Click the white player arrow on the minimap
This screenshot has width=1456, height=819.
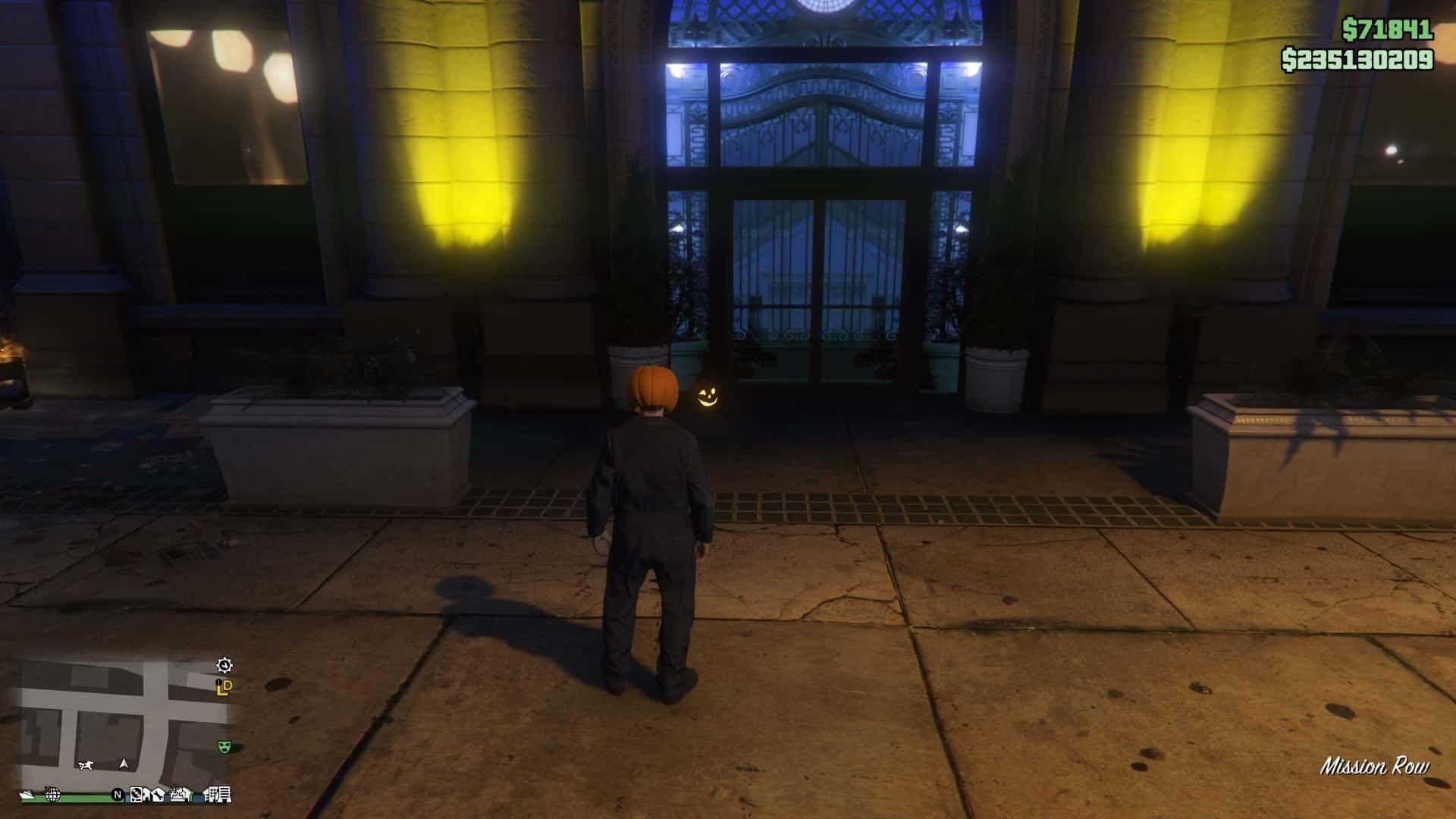tap(124, 765)
